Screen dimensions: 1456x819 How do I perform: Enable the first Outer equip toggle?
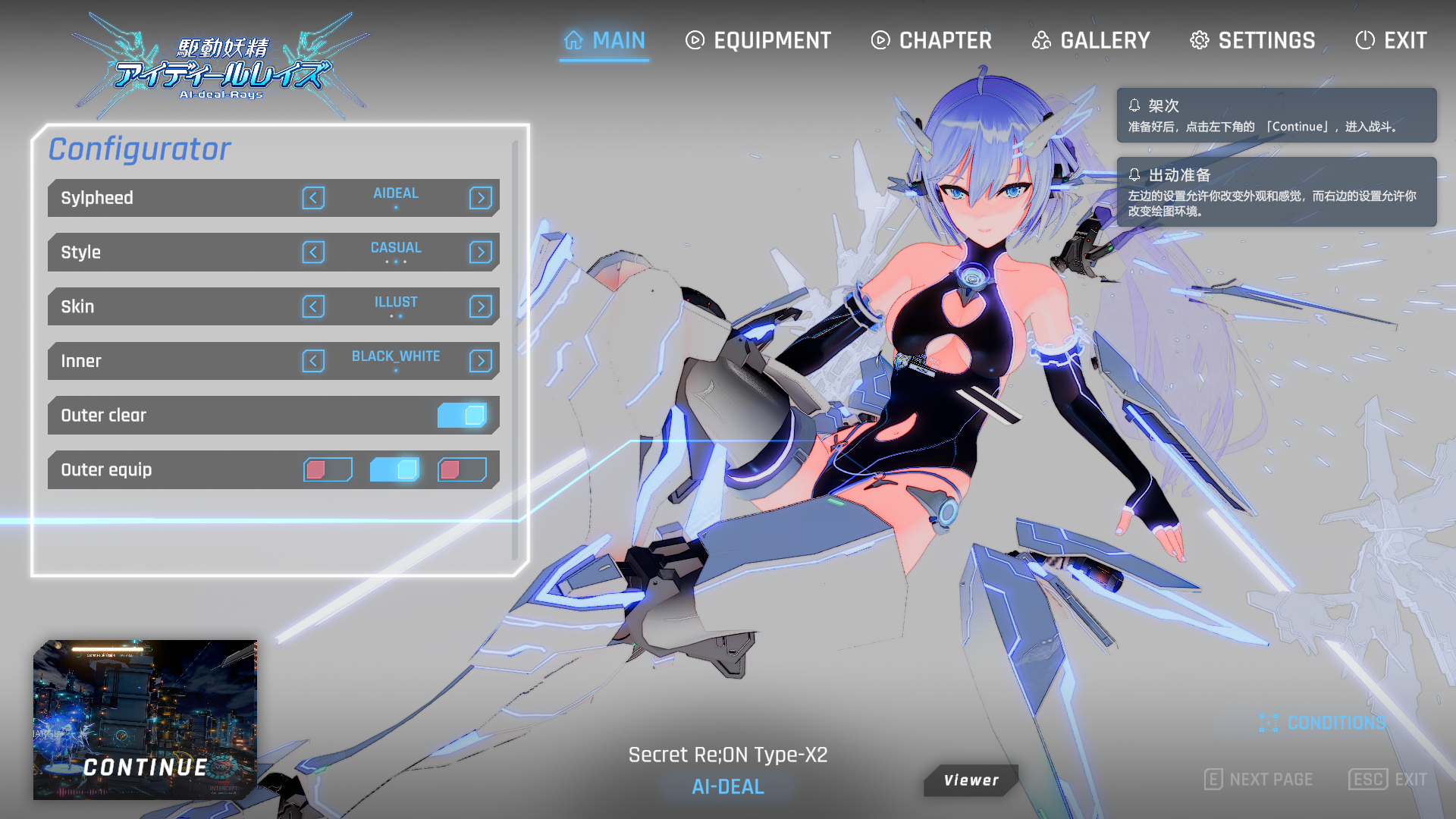328,469
